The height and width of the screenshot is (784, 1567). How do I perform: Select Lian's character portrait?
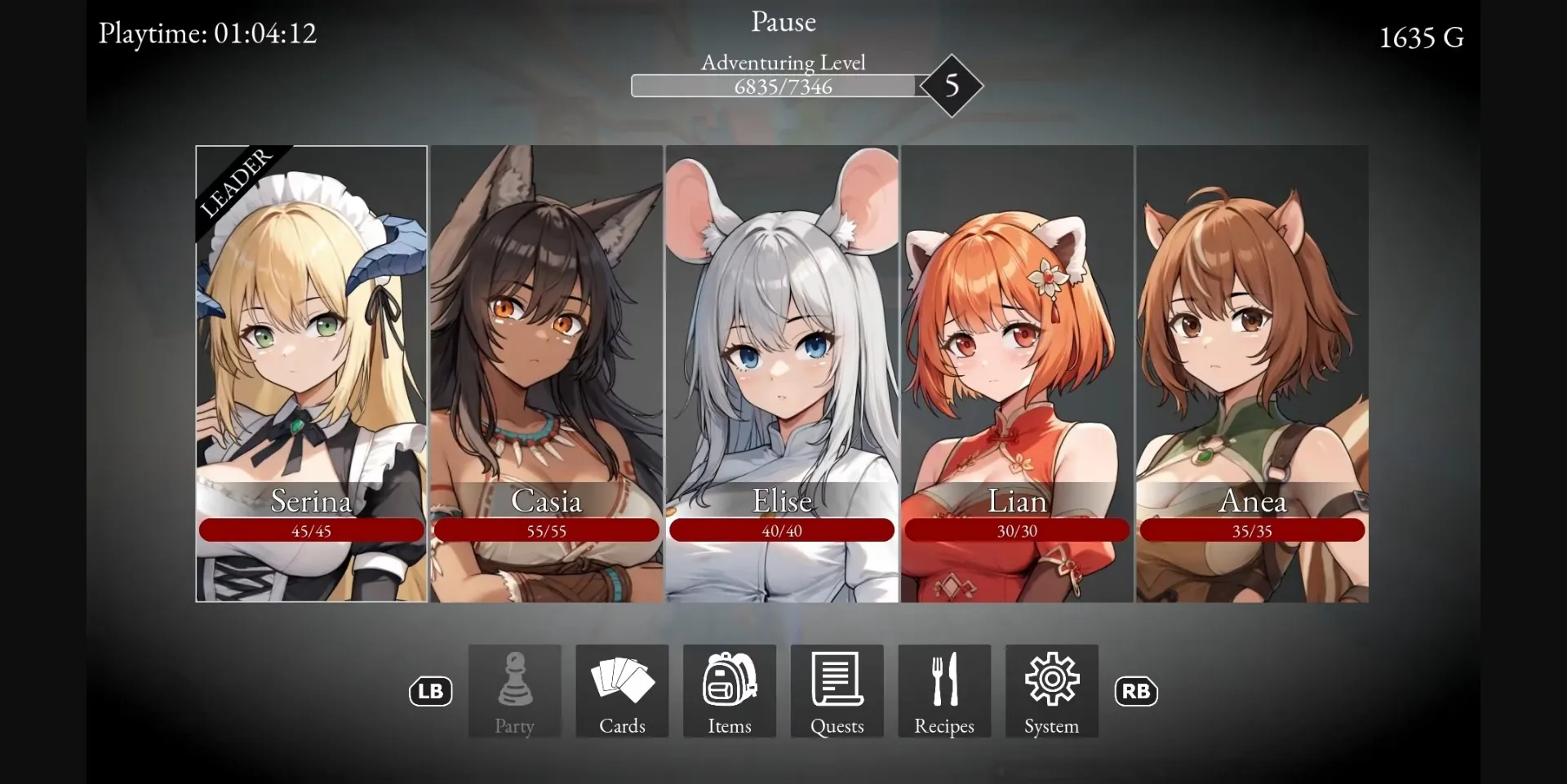point(1016,351)
